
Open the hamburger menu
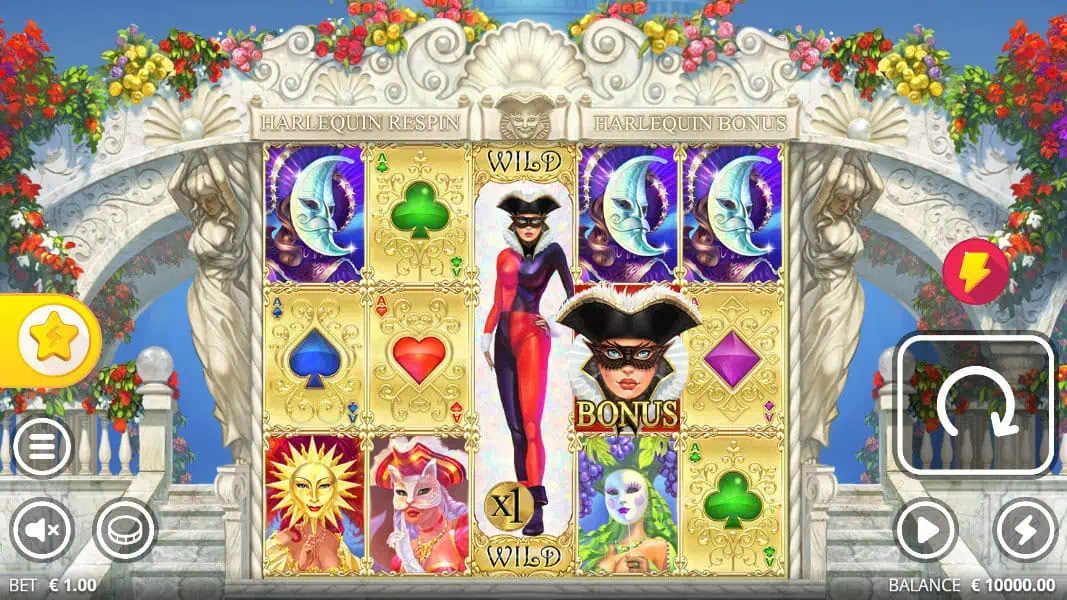(x=41, y=446)
